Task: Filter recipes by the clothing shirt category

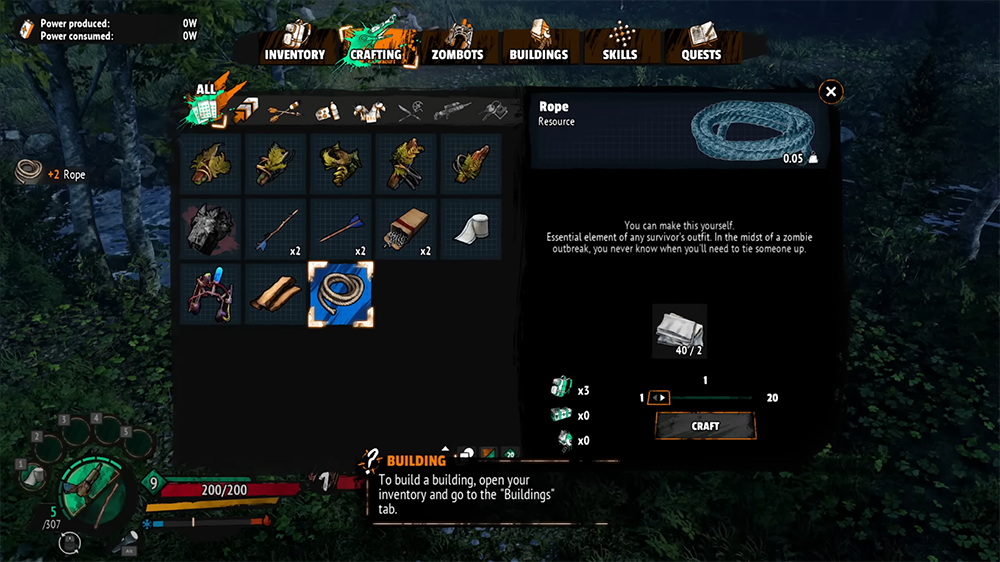Action: [370, 112]
